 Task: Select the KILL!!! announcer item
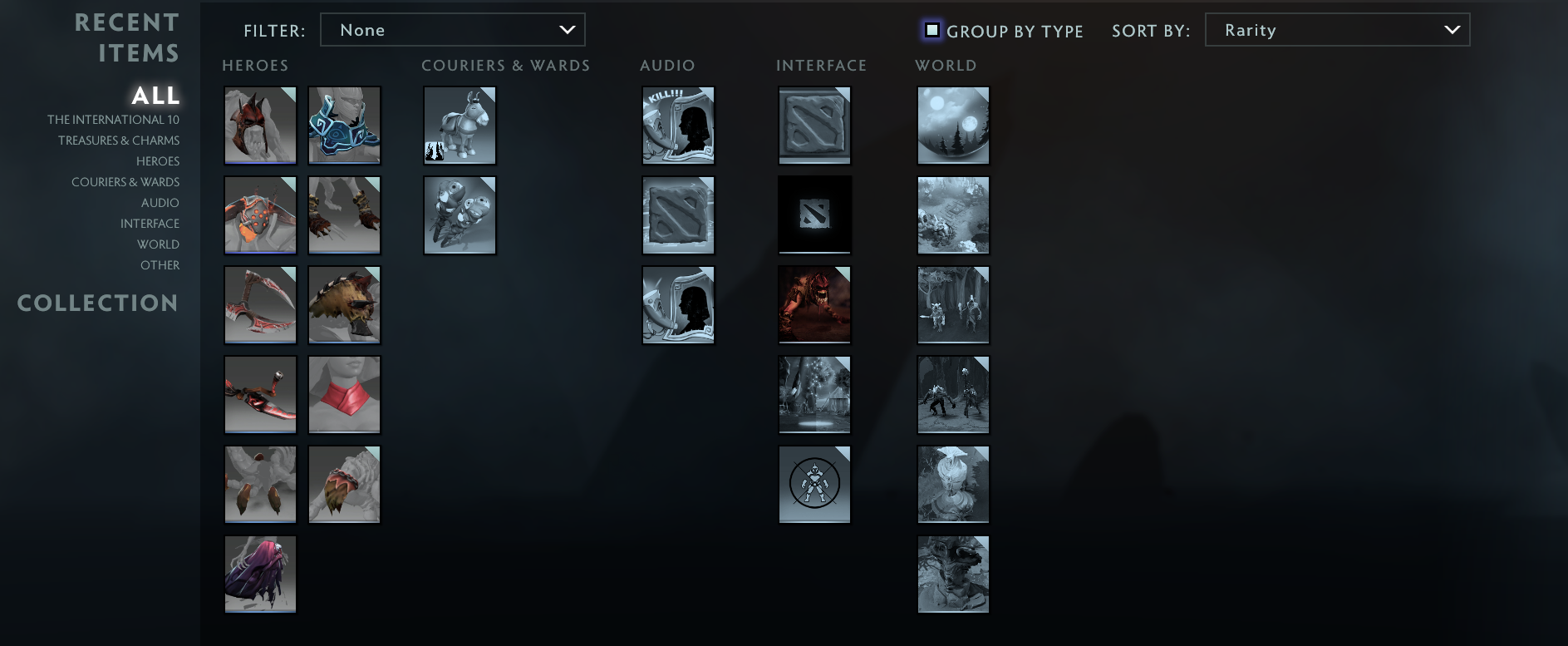[678, 125]
